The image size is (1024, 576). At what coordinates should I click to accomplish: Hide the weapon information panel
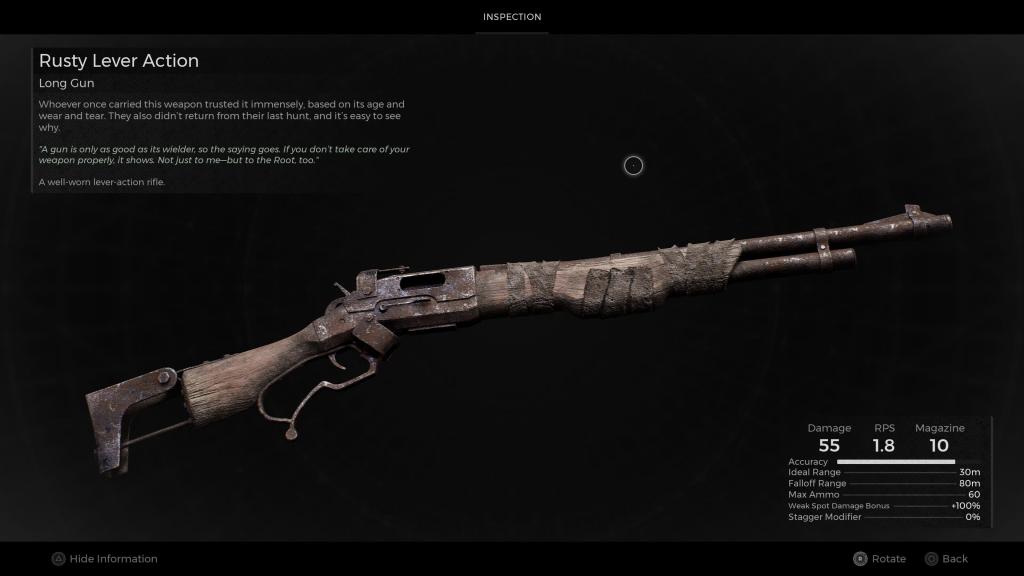pos(105,559)
